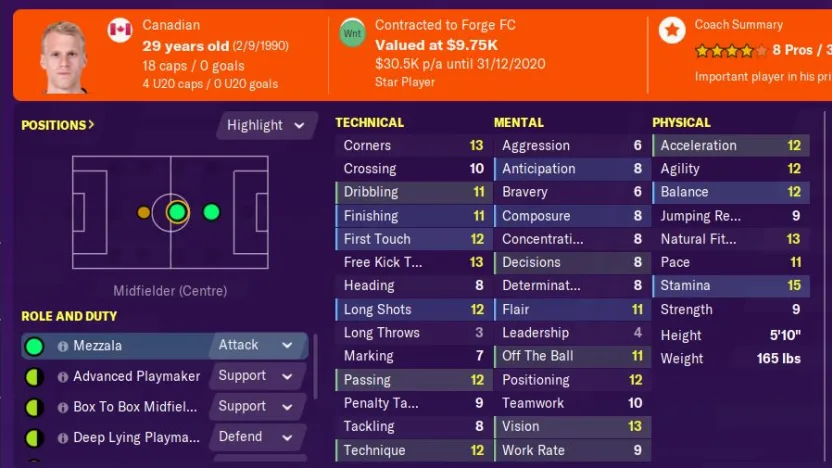Choose the Advanced Playmaker role
Viewport: 832px width, 468px height.
[136, 377]
